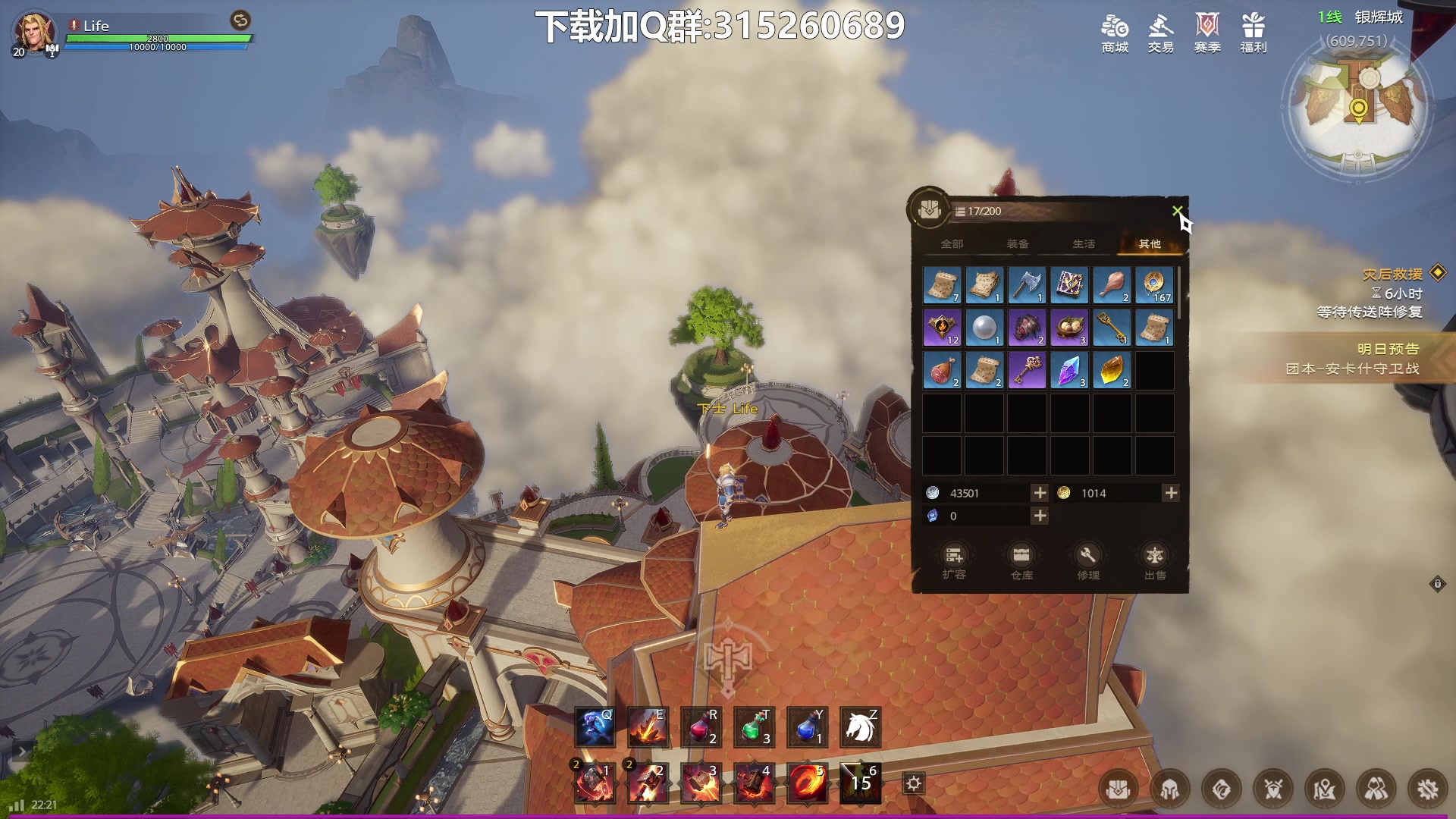Use the green potion on hotbar
This screenshot has height=819, width=1456.
tap(754, 727)
